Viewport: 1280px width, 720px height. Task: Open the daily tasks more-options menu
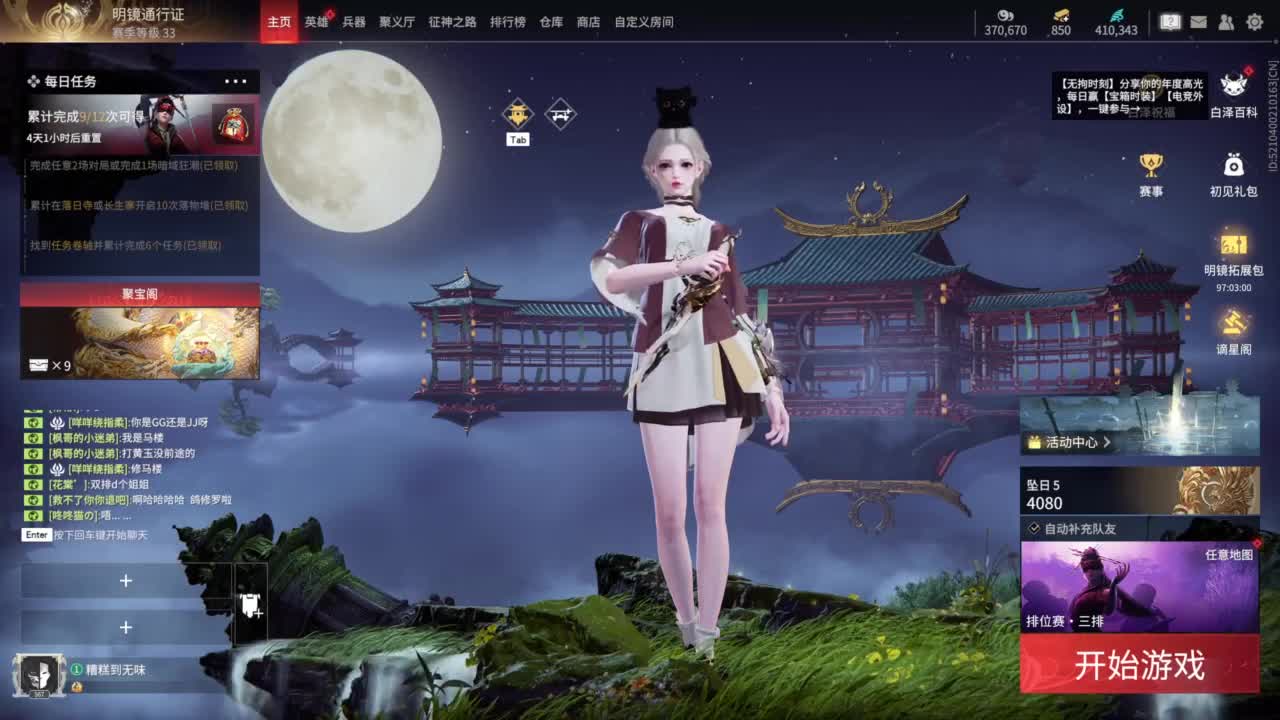(237, 80)
